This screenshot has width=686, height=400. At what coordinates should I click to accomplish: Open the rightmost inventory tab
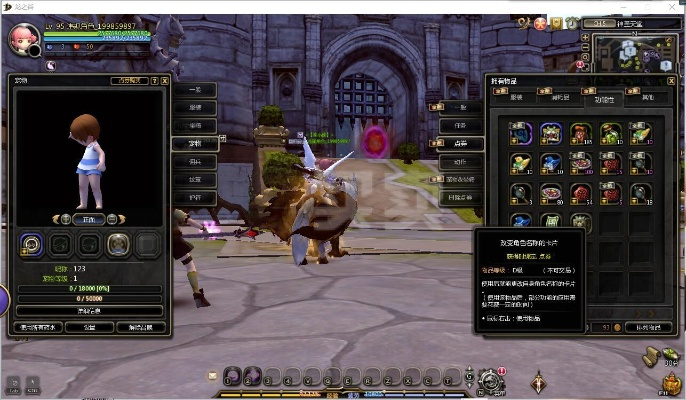647,98
